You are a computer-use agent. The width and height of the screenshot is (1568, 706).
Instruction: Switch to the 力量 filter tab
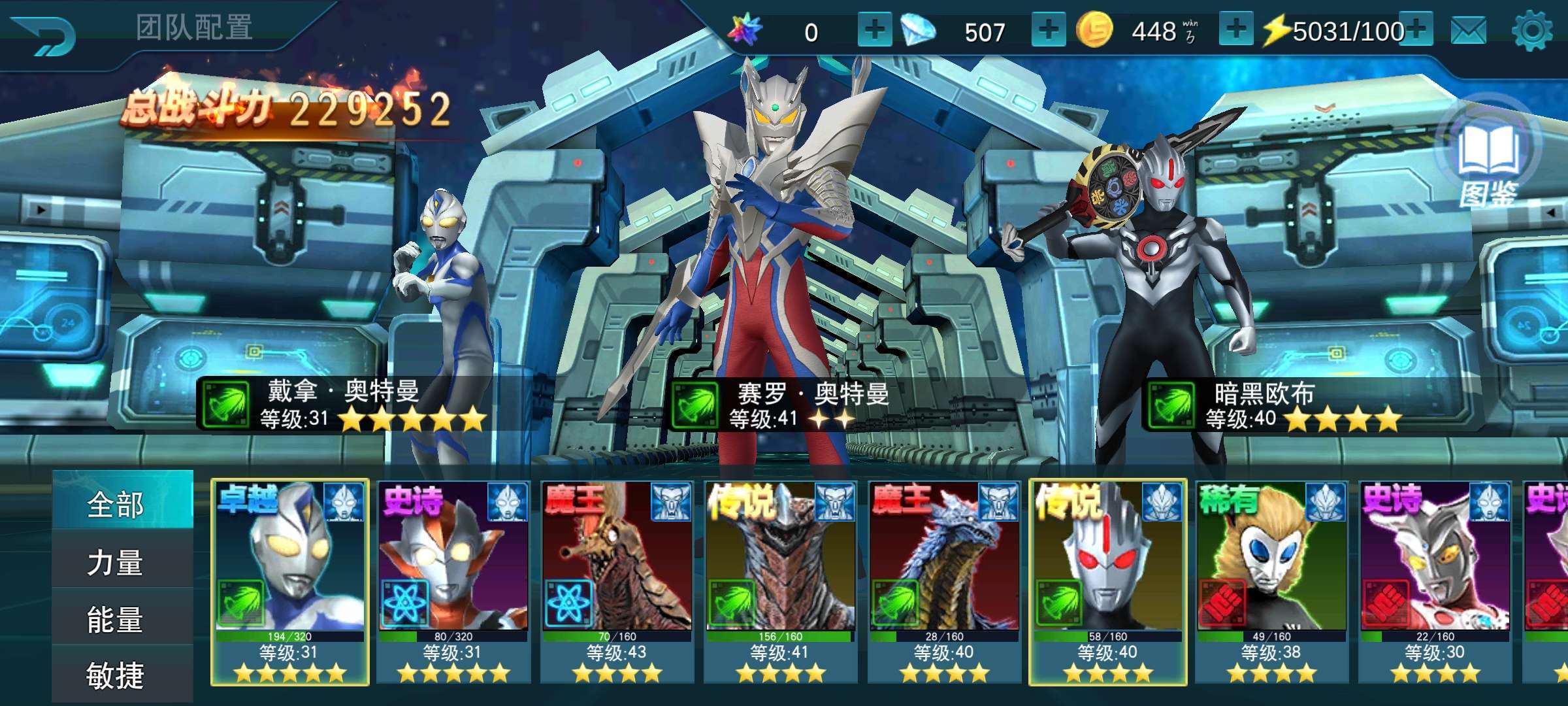[116, 562]
